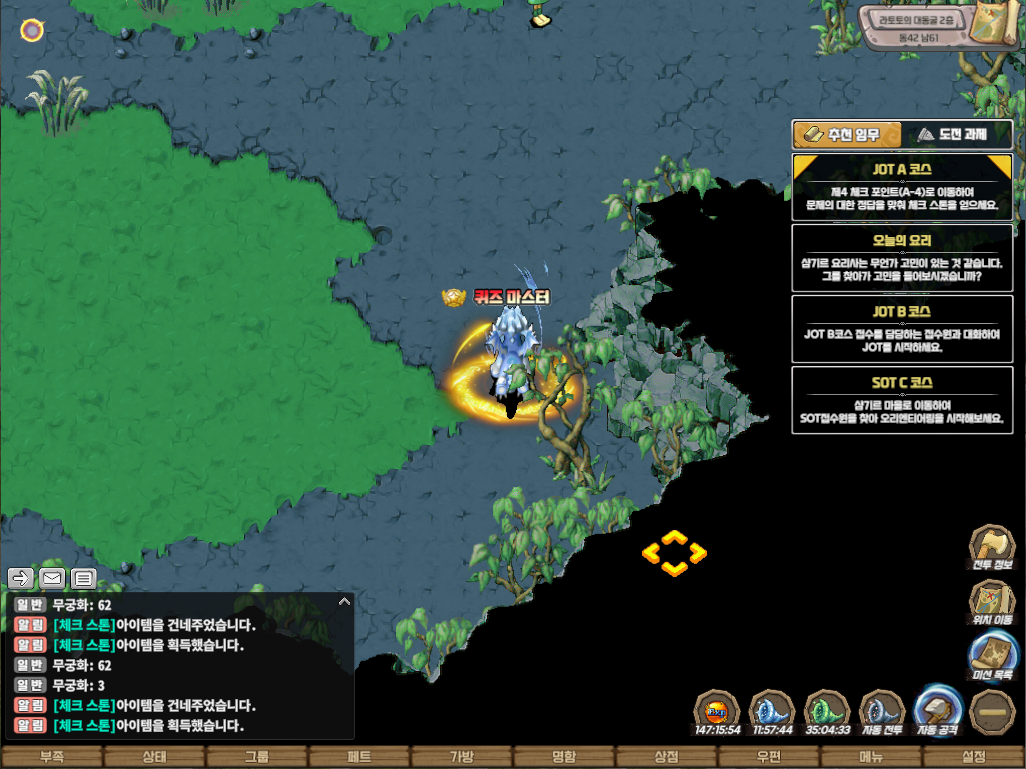The width and height of the screenshot is (1026, 769).
Task: Open the 그룹 (group) menu
Action: [256, 757]
